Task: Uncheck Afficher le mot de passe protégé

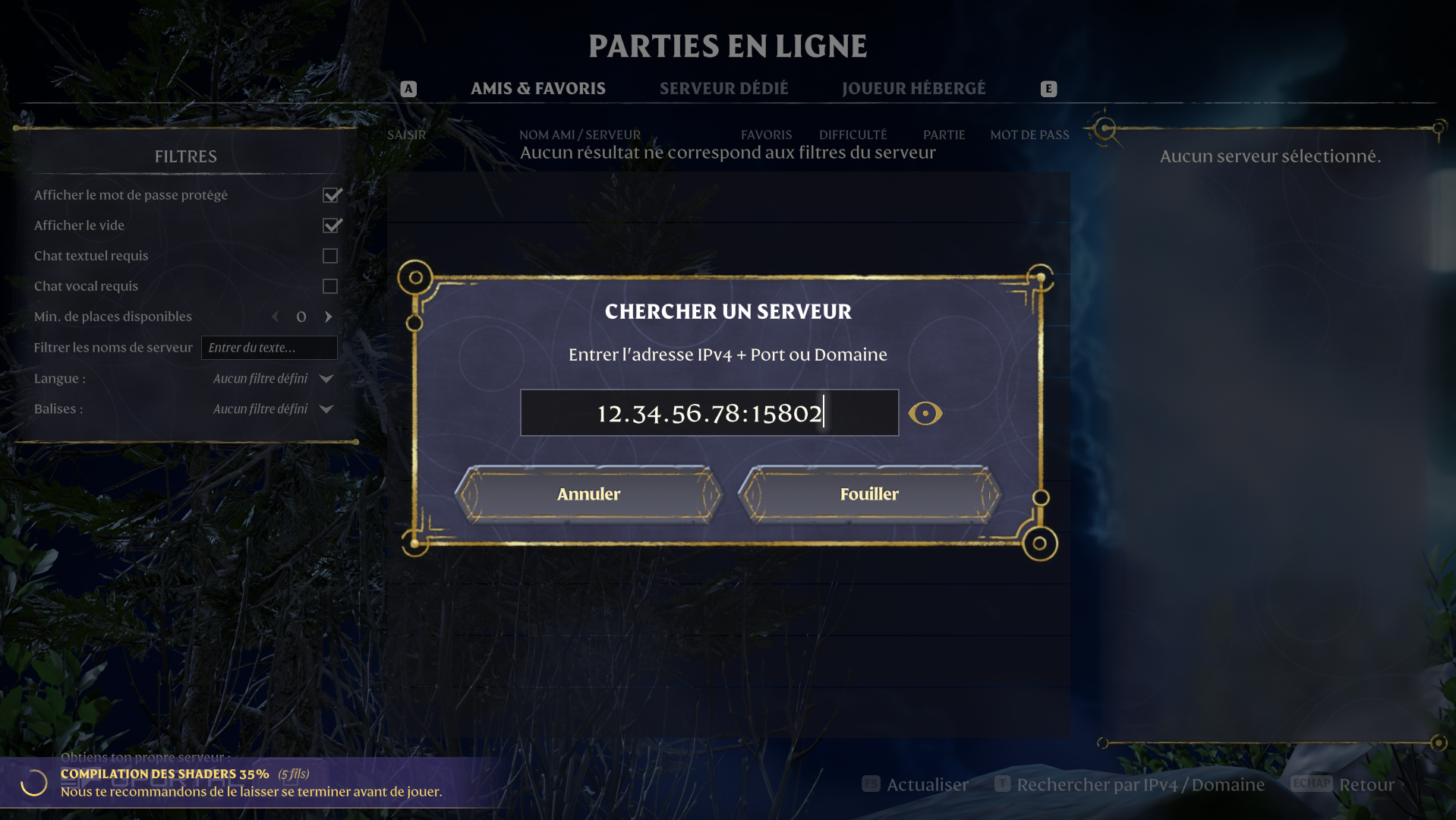Action: click(331, 195)
